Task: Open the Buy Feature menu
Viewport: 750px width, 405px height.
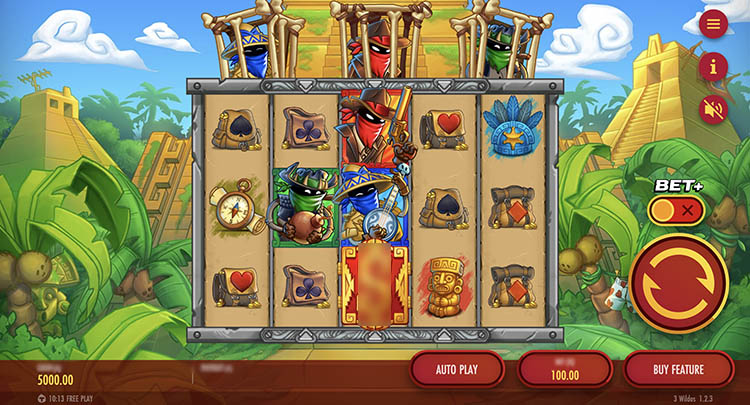Action: point(678,370)
